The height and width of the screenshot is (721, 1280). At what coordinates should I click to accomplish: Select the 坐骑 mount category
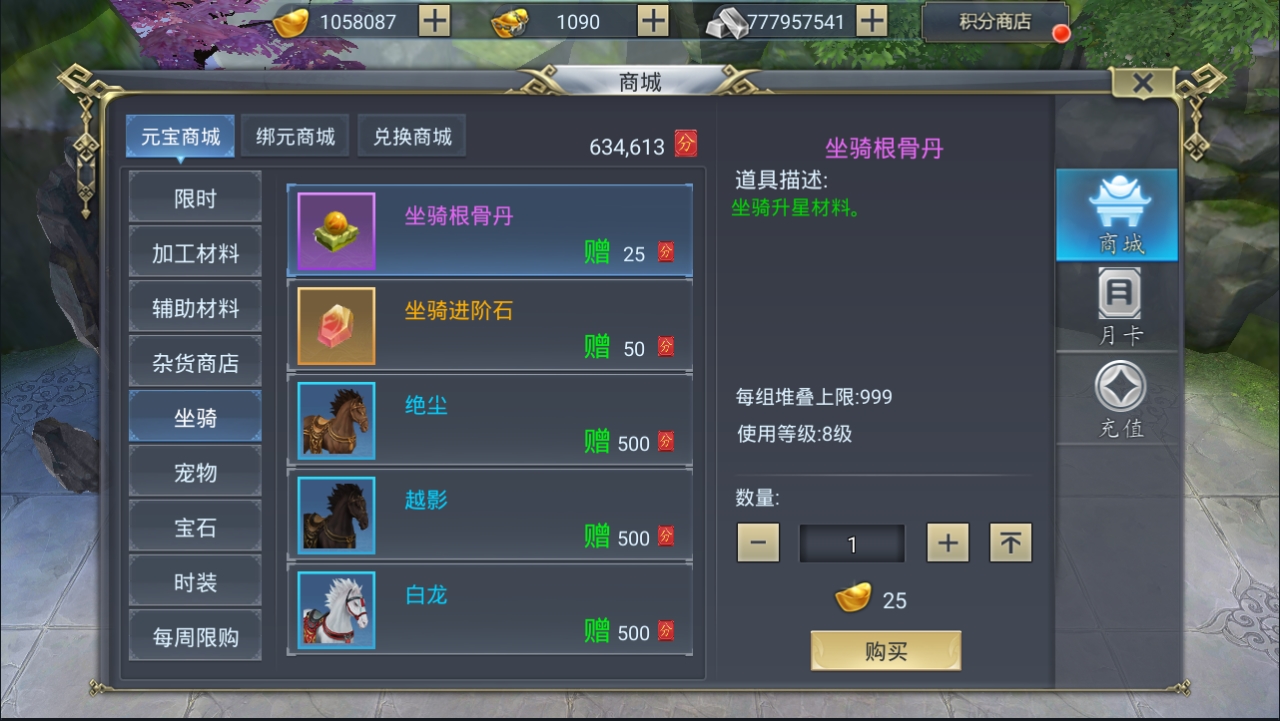coord(194,415)
